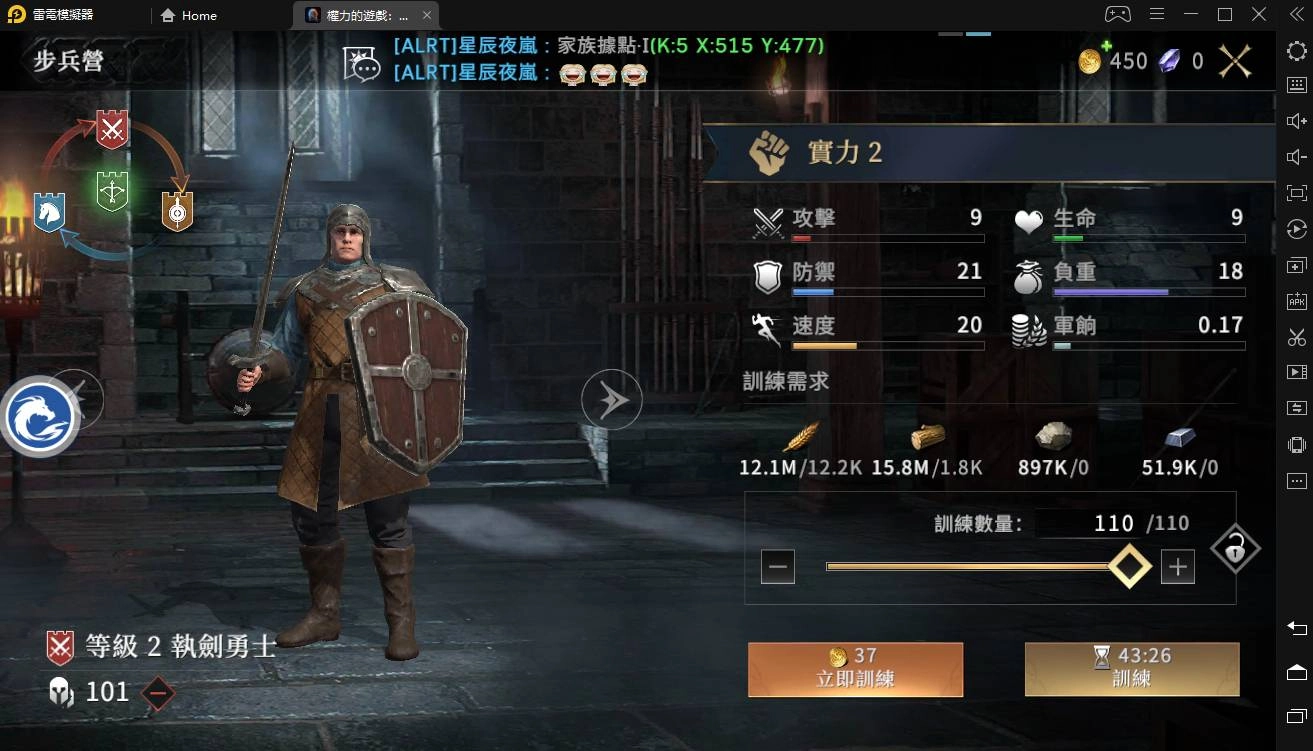
Task: Select the red infantry swords shield icon
Action: pyautogui.click(x=110, y=128)
